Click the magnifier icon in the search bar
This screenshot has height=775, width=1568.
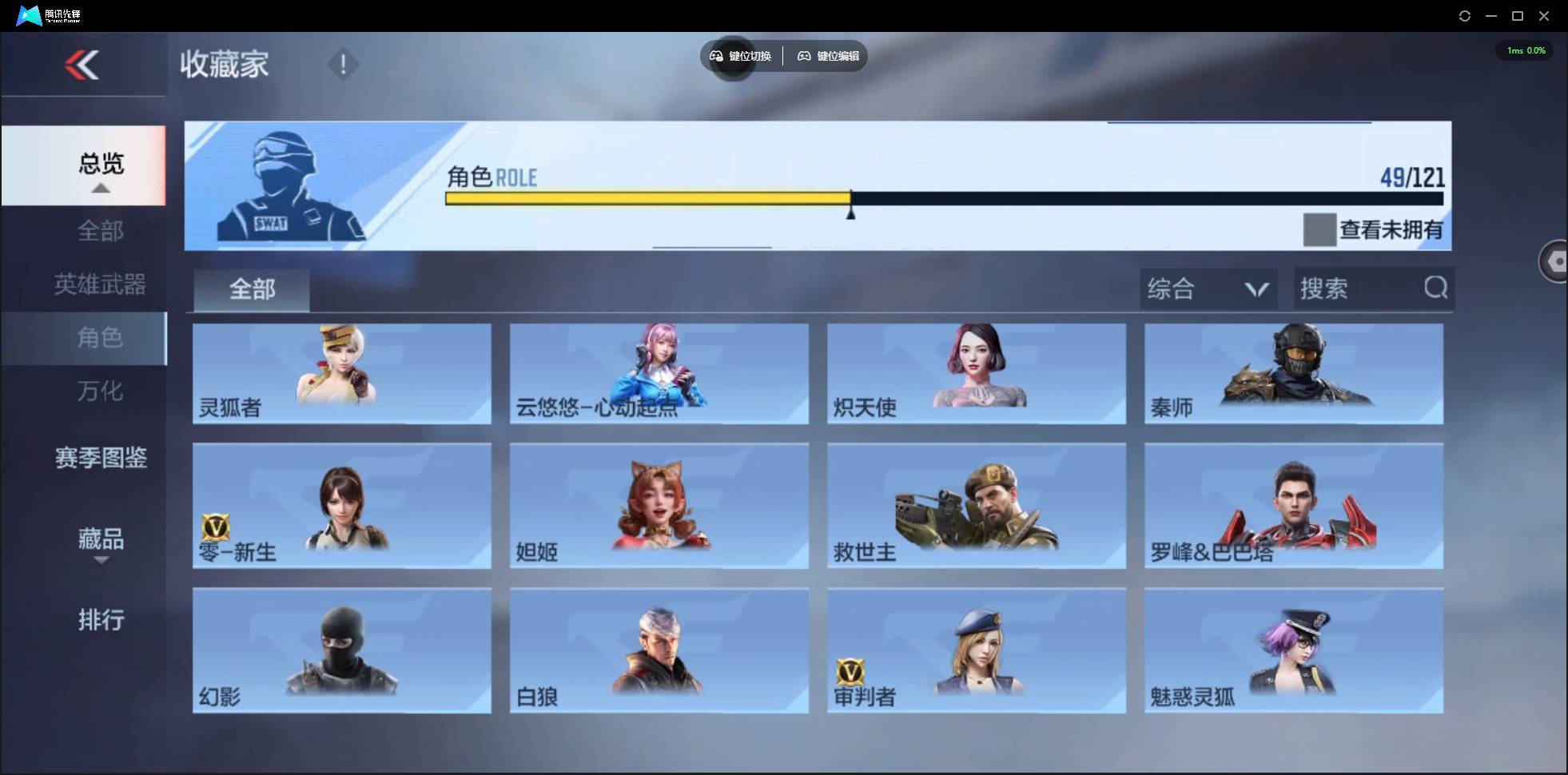coord(1436,288)
